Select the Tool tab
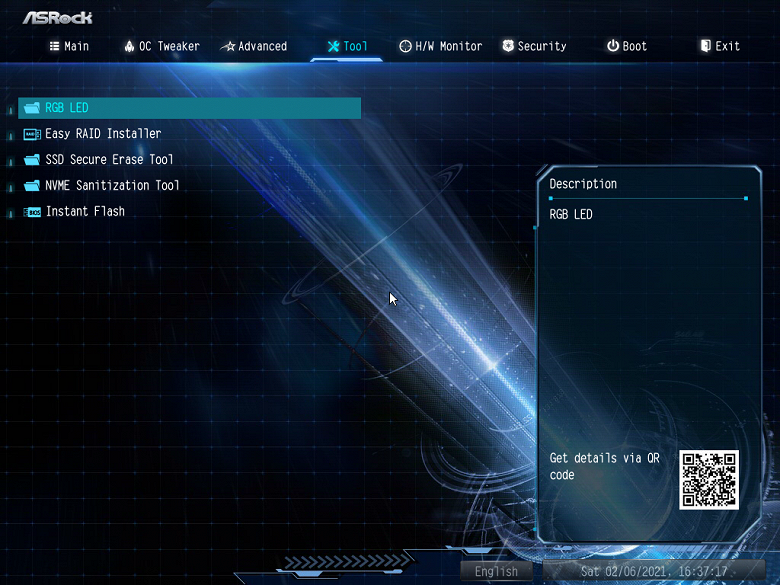 (347, 46)
